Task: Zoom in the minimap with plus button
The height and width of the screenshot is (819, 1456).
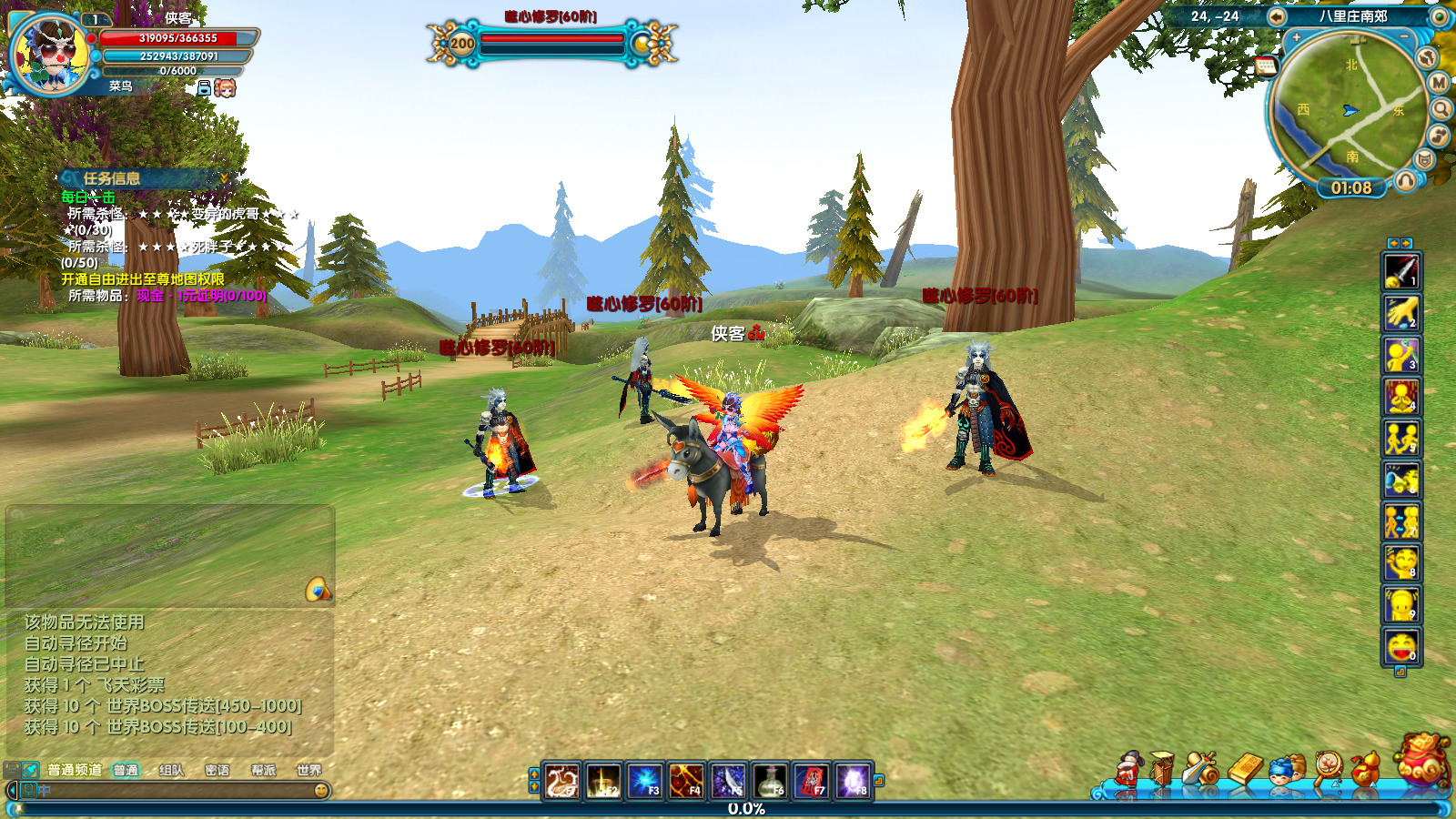Action: (x=1296, y=37)
